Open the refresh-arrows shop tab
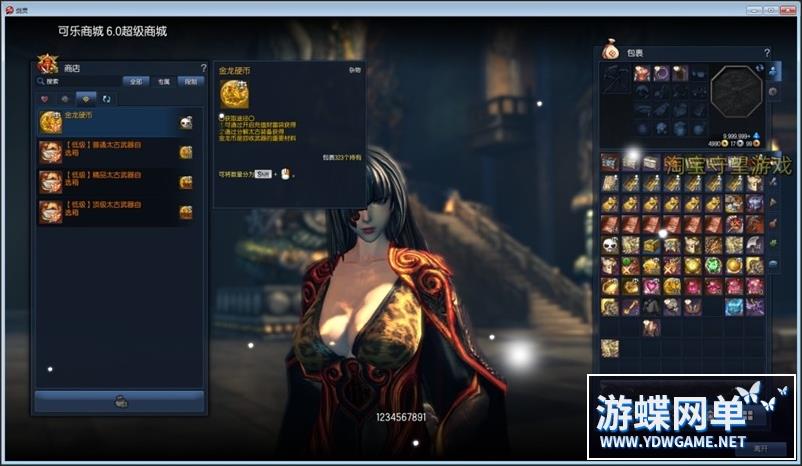 coord(106,99)
